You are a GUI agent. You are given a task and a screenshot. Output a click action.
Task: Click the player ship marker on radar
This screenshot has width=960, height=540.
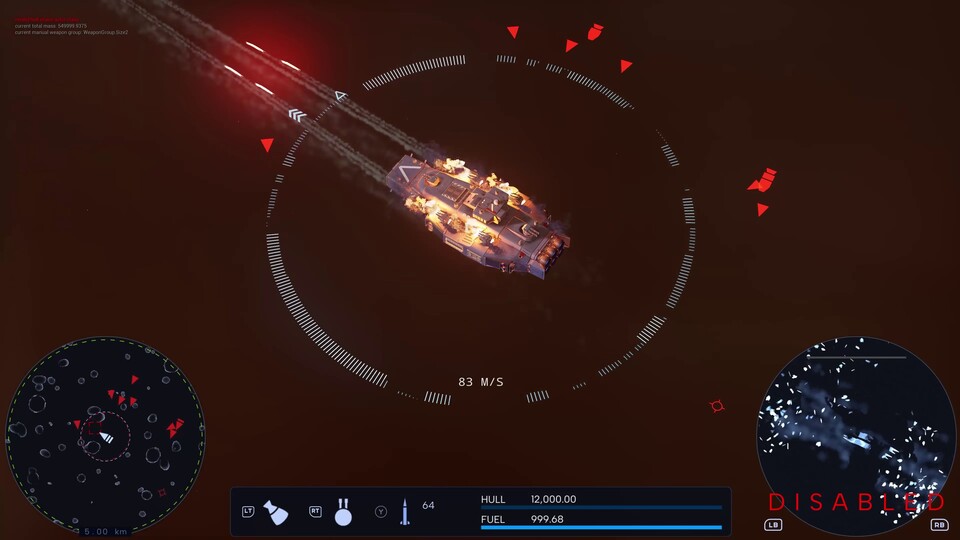106,437
